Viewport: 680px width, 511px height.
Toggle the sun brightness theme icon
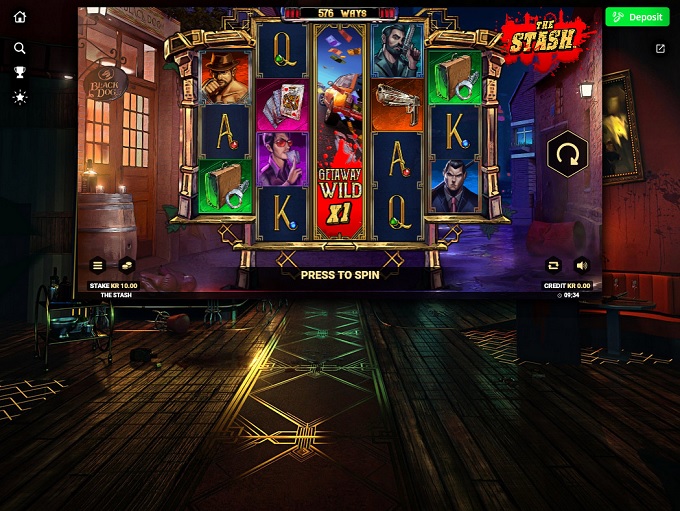click(20, 97)
